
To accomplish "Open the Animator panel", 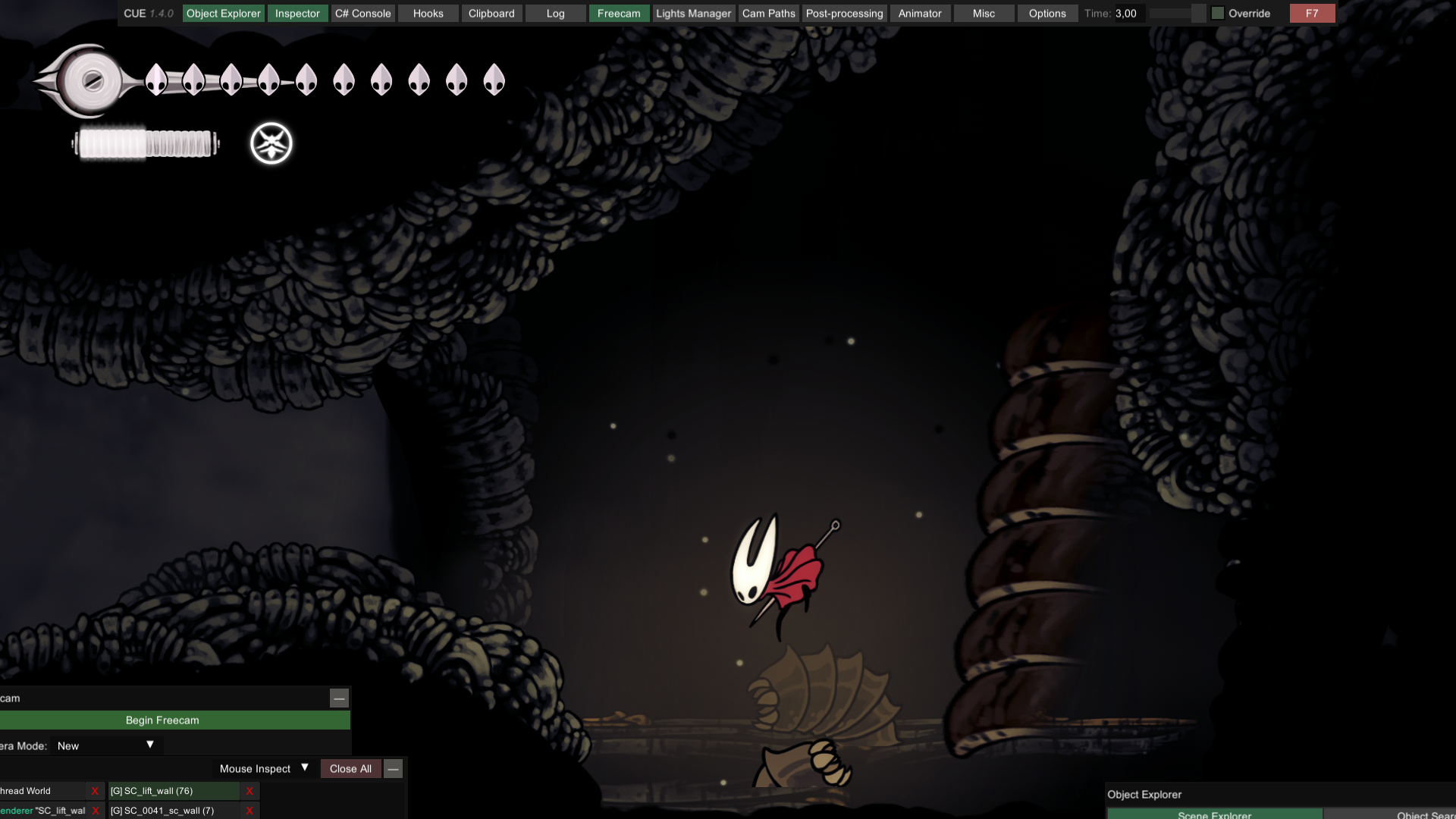I will (x=919, y=14).
